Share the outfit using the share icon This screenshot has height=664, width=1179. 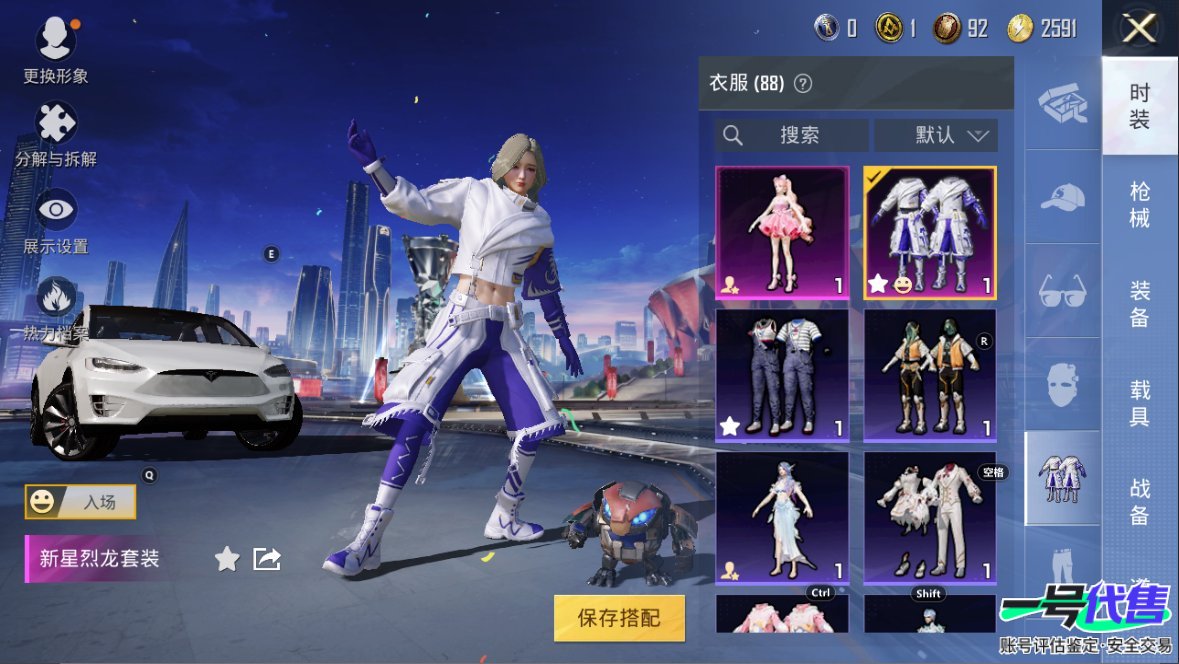267,559
